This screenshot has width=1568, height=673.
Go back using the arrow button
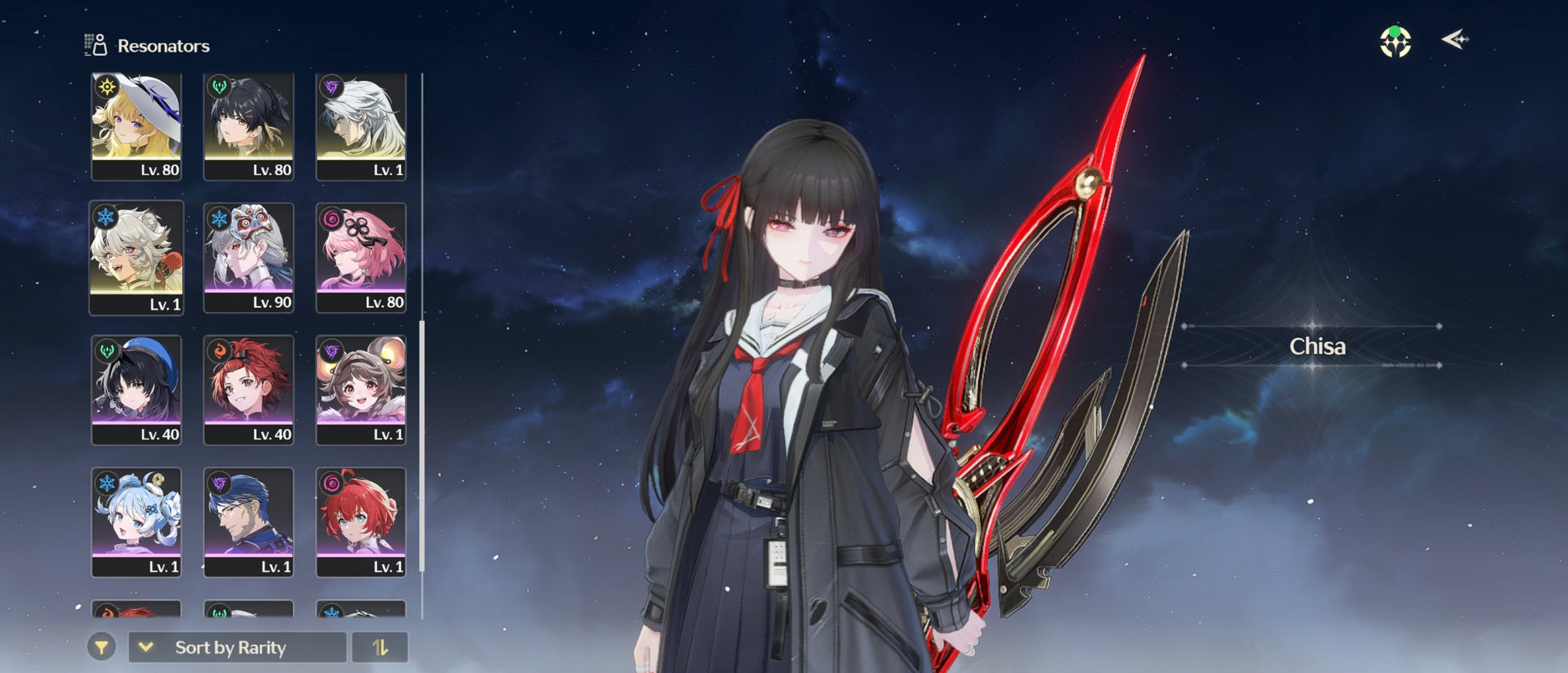(x=1454, y=39)
